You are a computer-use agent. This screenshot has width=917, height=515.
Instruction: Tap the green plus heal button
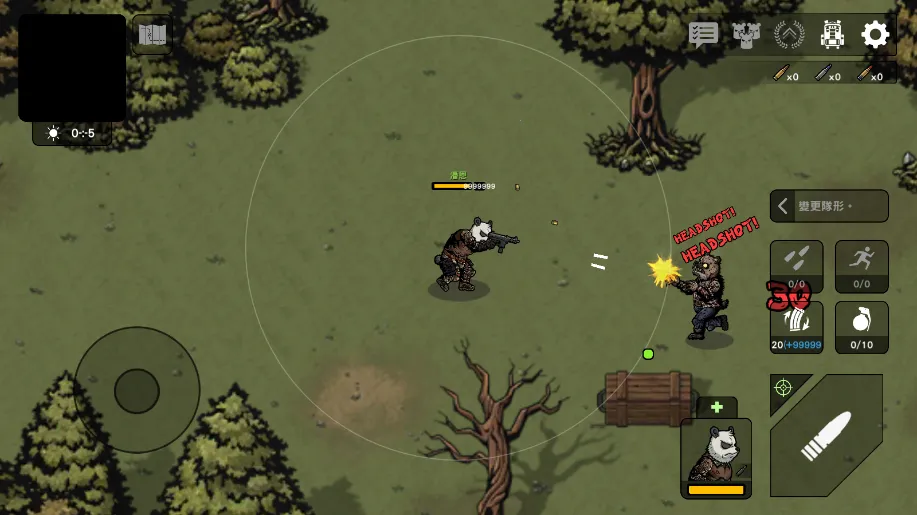point(717,407)
